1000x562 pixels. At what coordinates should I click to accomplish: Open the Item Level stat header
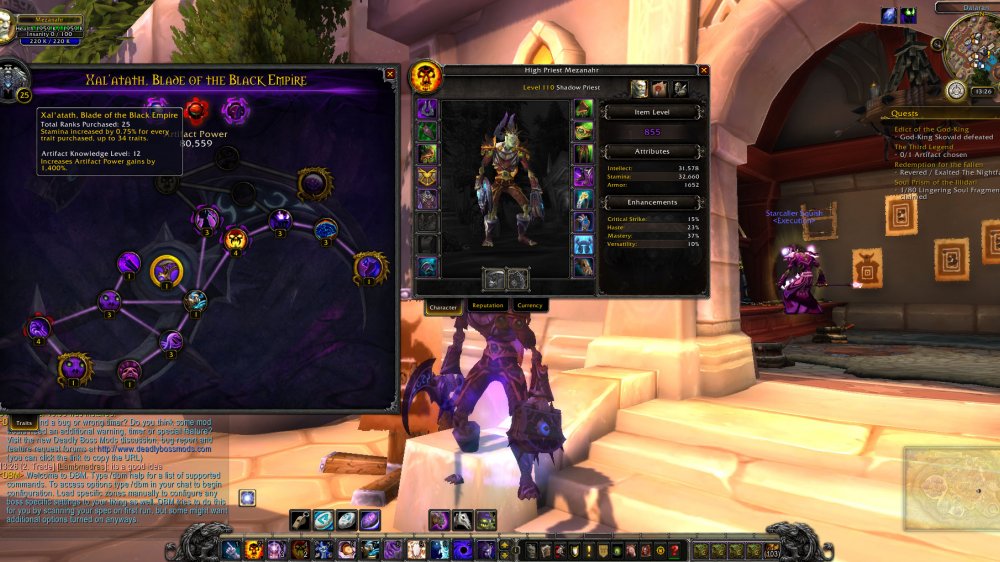(x=652, y=112)
